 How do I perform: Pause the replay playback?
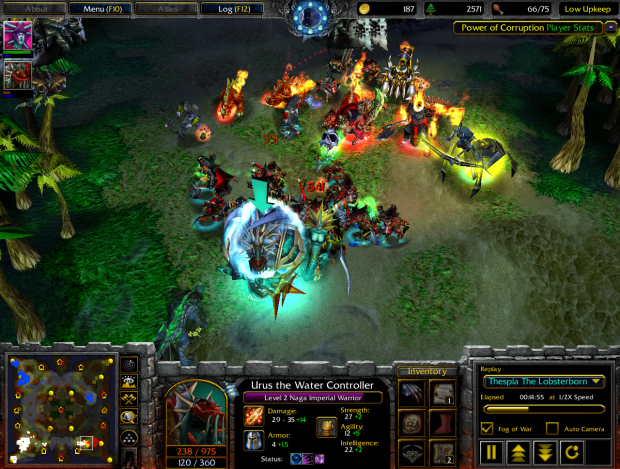492,452
